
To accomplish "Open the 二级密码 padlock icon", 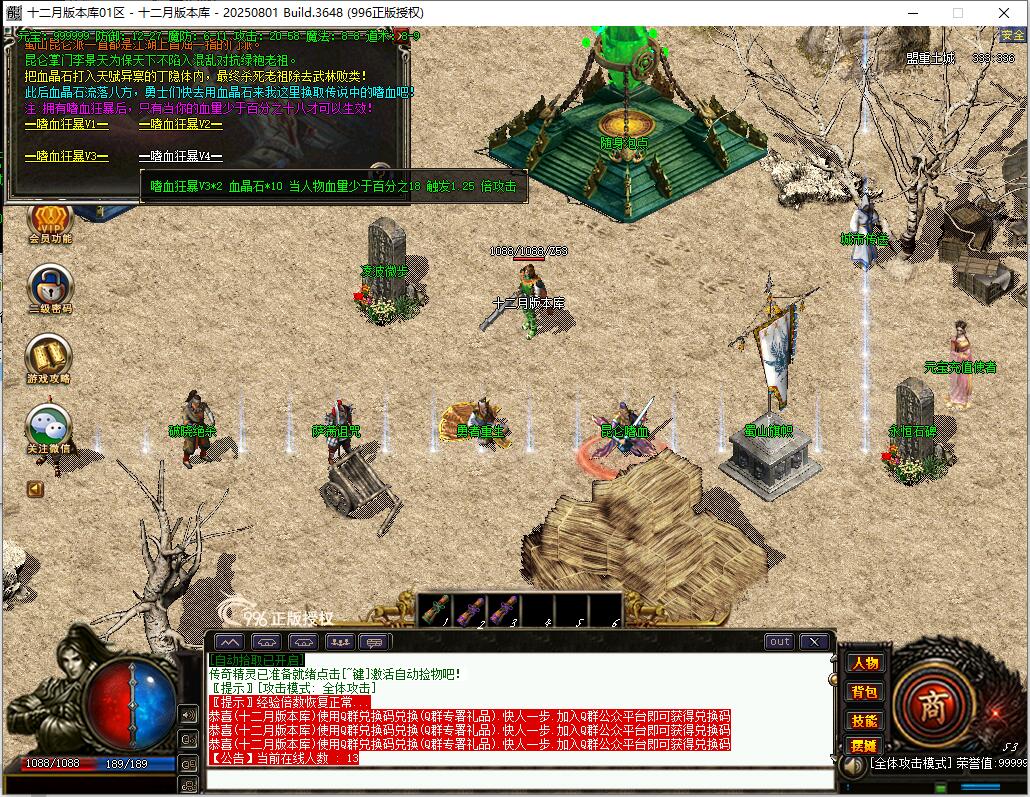I will tap(49, 286).
